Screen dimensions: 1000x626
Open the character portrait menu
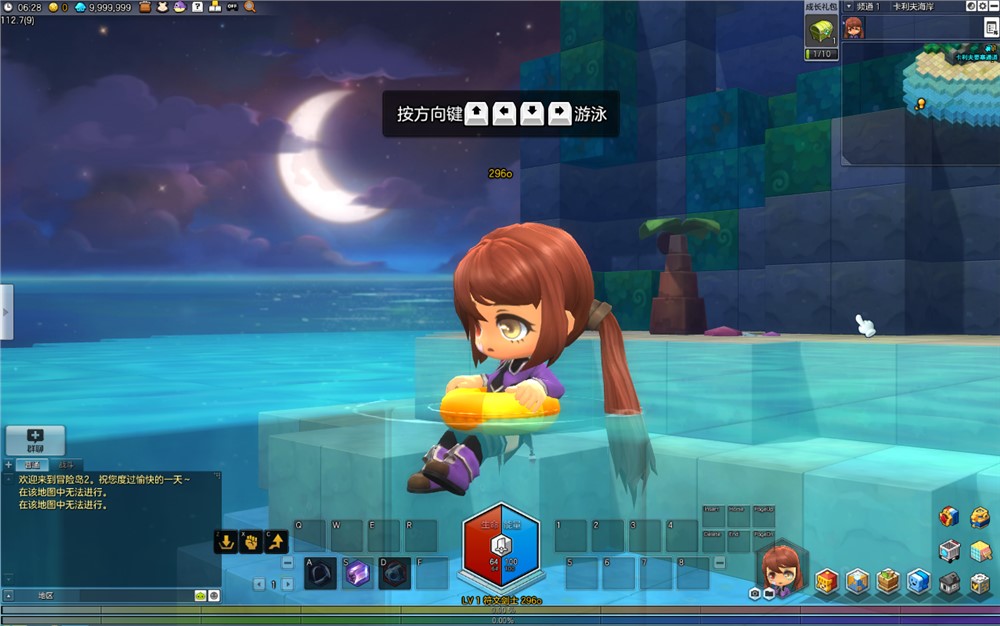pyautogui.click(x=781, y=568)
